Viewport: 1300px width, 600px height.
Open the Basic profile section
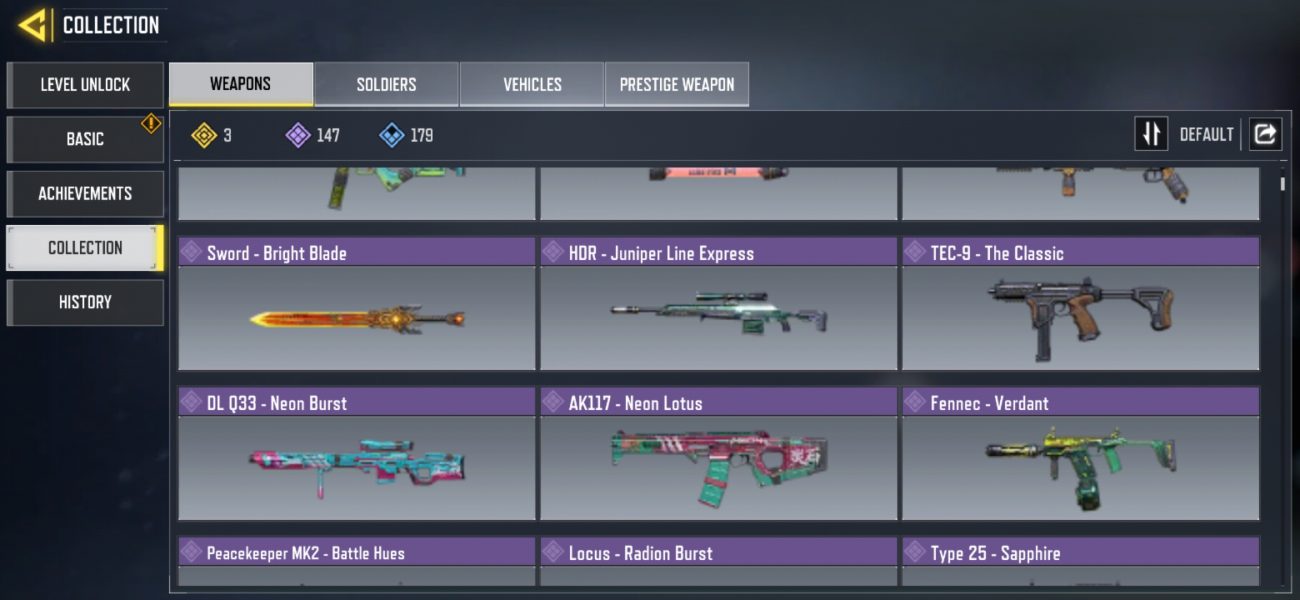pyautogui.click(x=85, y=139)
